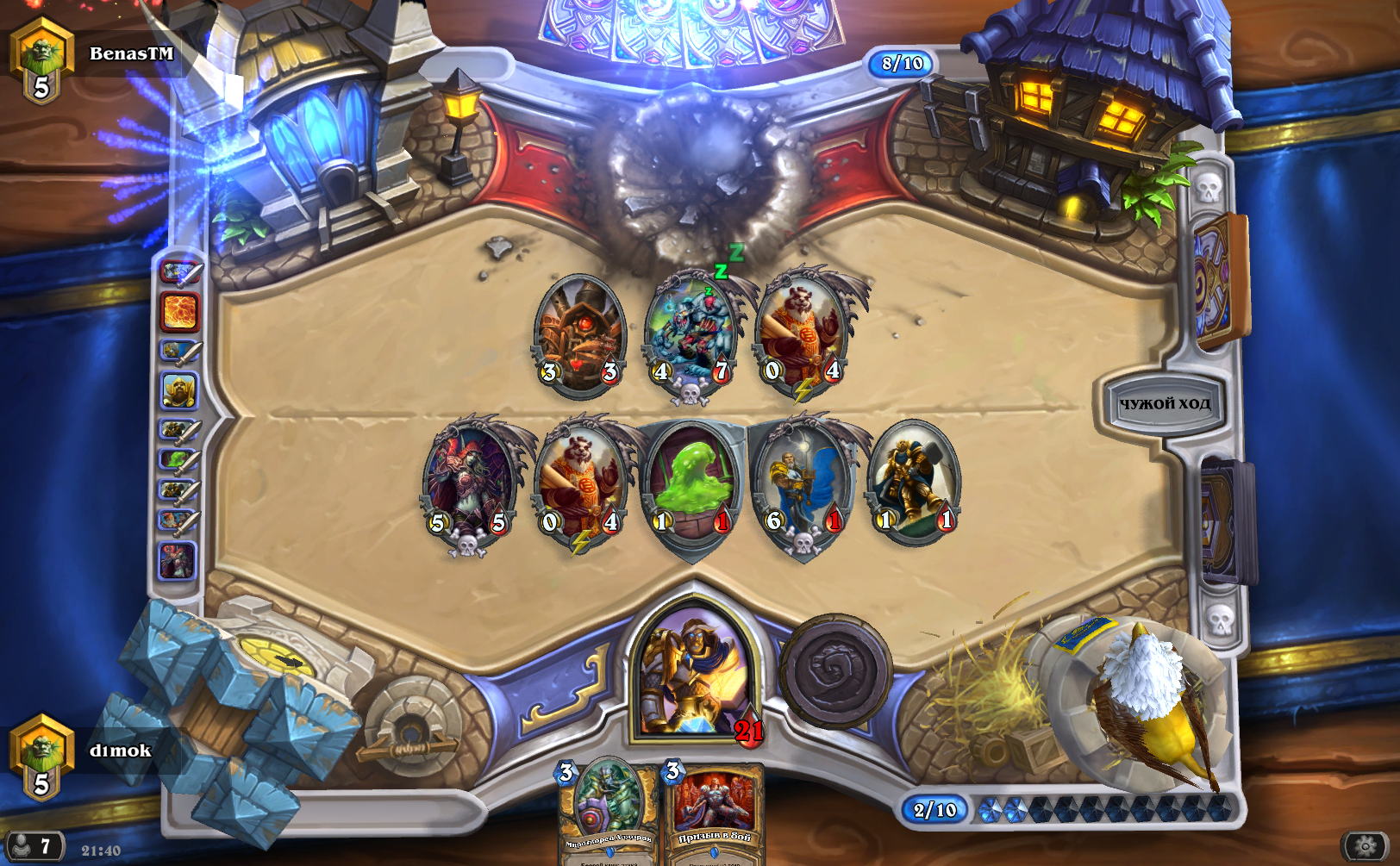Click the "чужой ход" end turn button
This screenshot has height=866, width=1400.
pos(1164,403)
